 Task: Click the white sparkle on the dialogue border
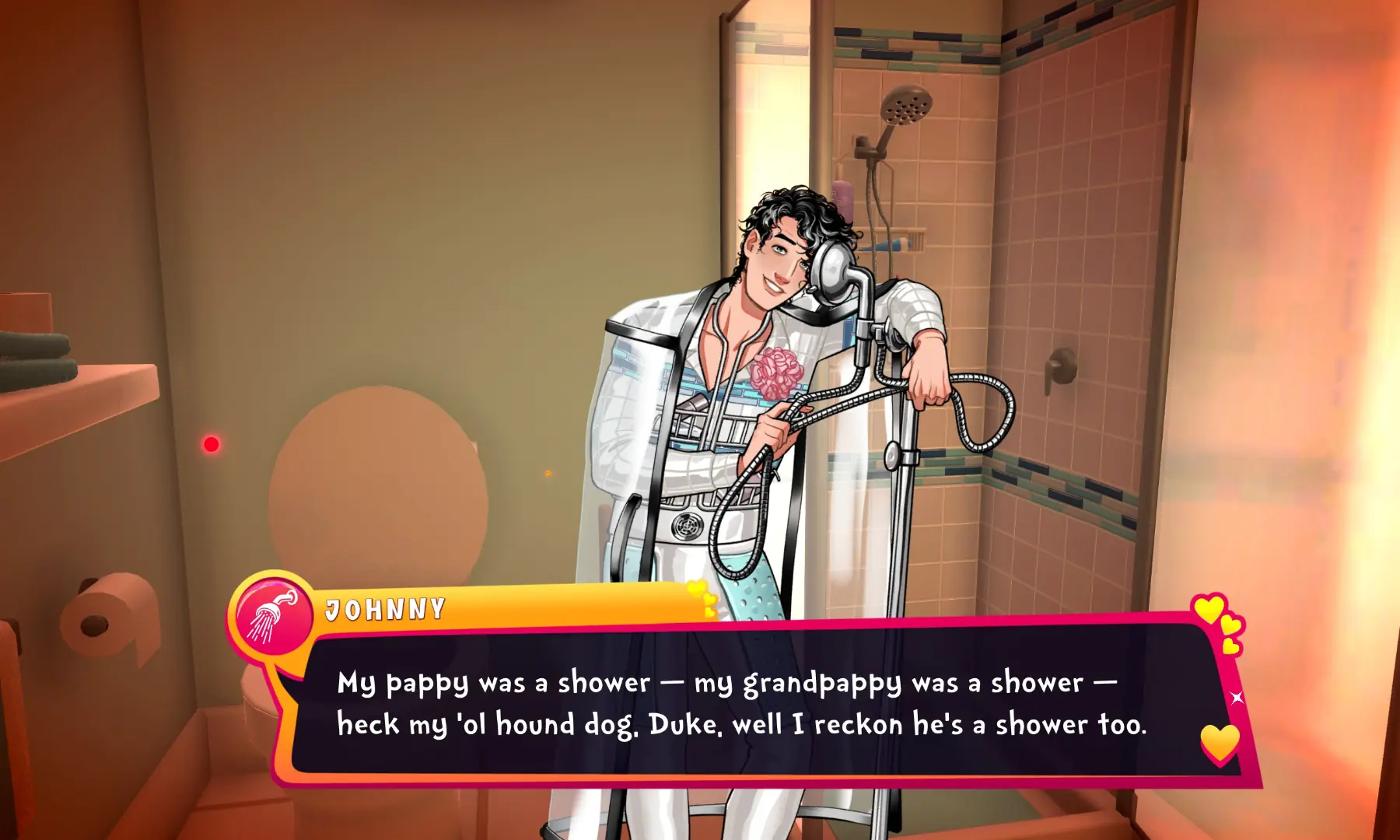(1237, 698)
